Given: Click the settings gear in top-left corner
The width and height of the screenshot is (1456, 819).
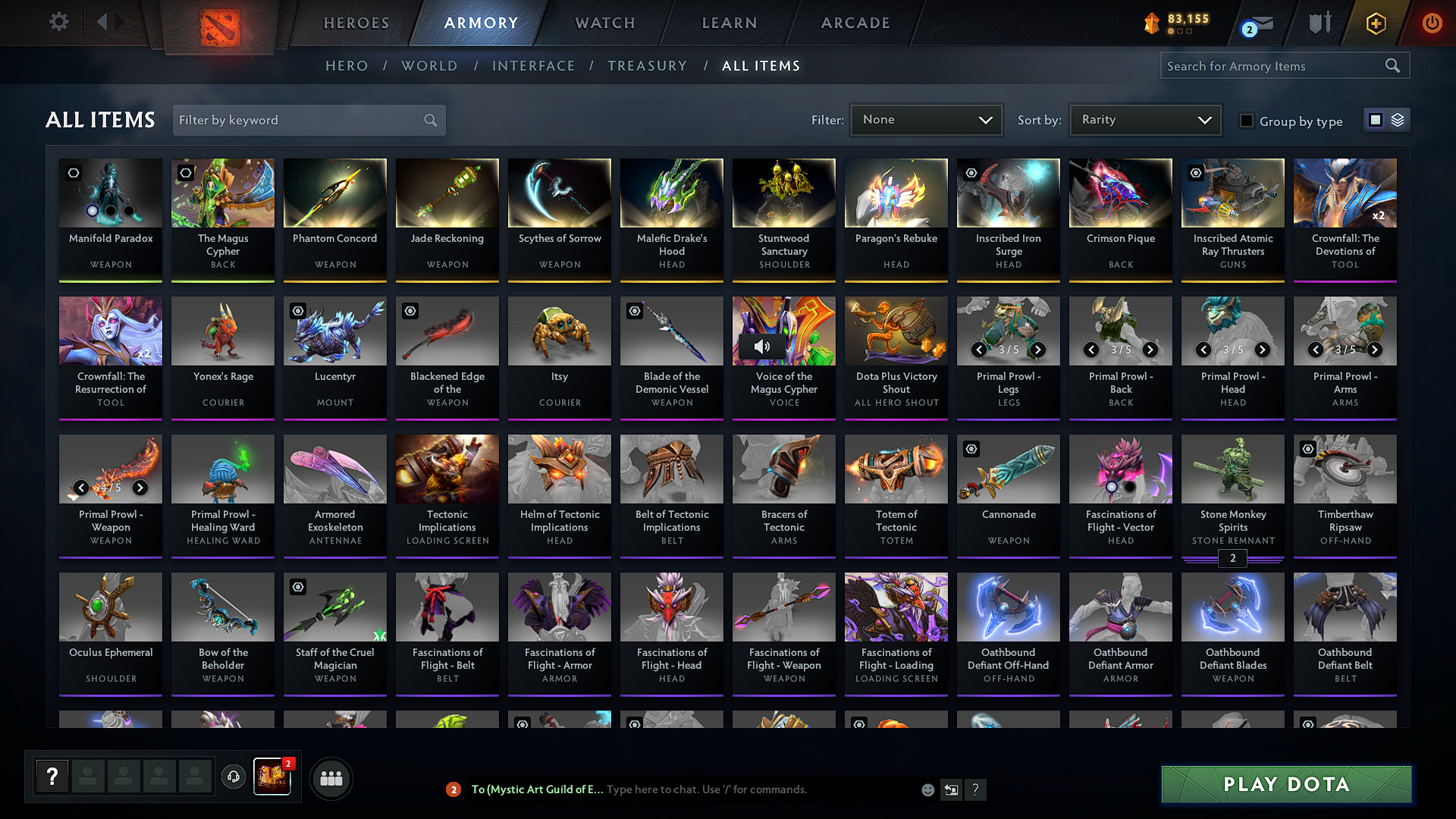Looking at the screenshot, I should click(58, 22).
